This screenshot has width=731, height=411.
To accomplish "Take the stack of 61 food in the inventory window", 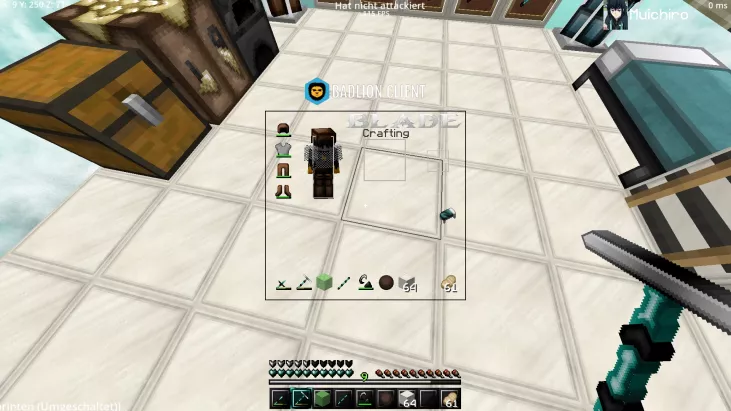I will [448, 284].
